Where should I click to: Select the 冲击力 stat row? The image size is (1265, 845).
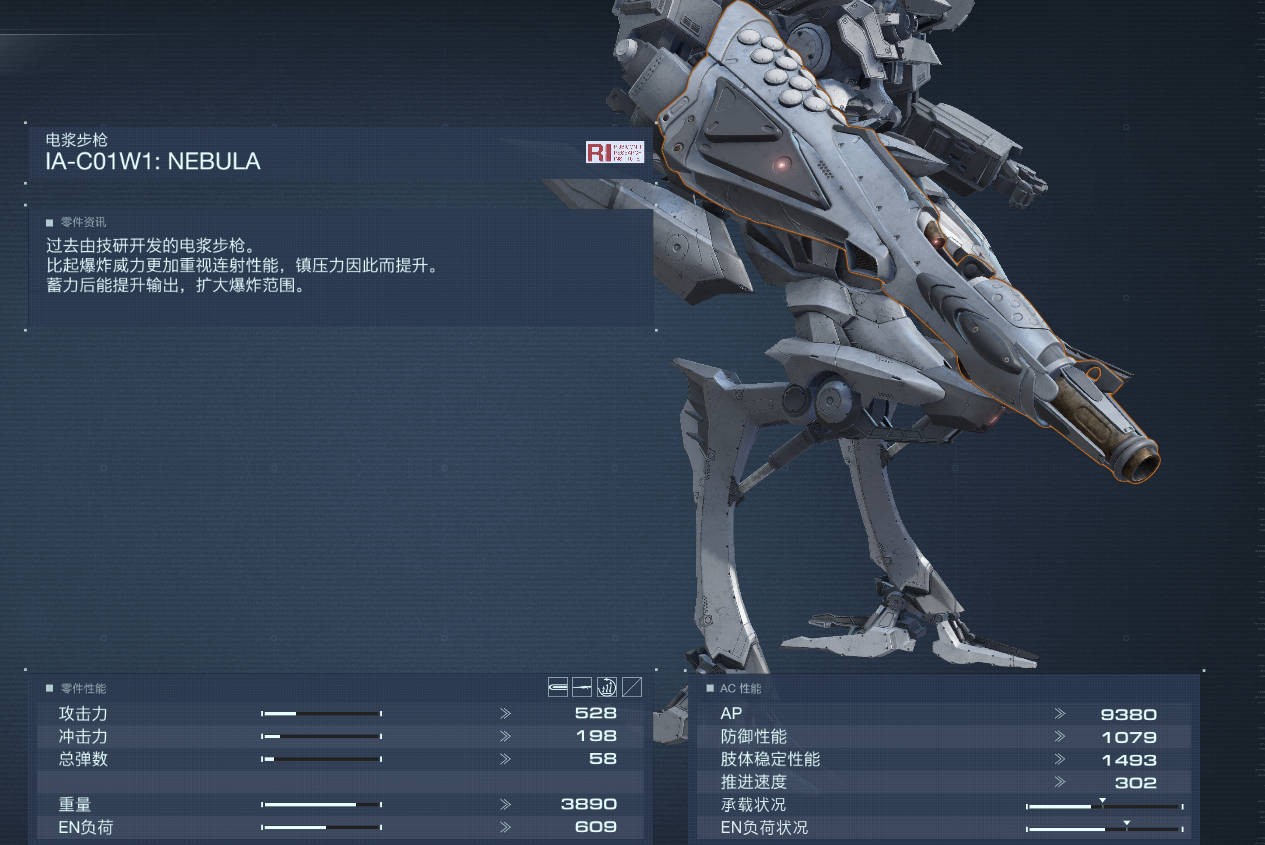pyautogui.click(x=340, y=736)
